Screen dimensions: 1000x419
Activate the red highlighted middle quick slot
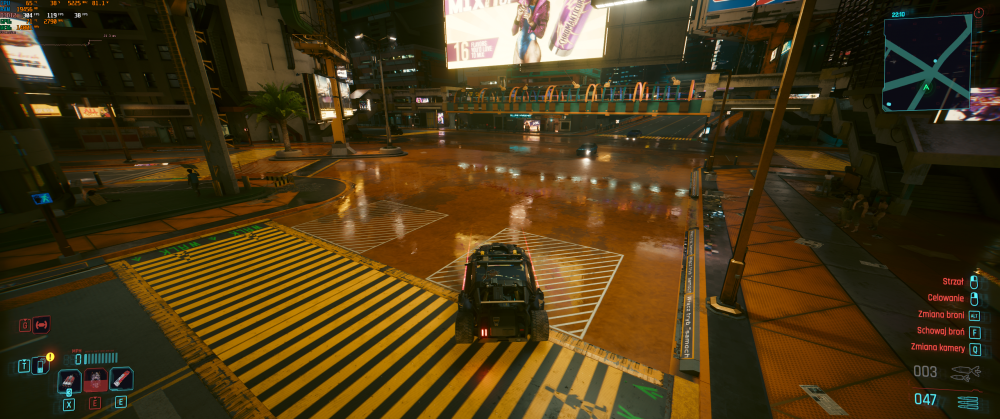(x=95, y=380)
